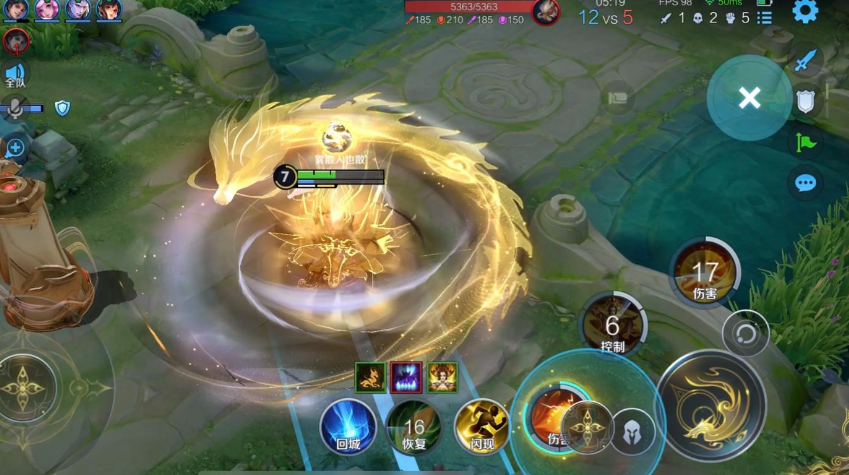Send the green flag gather signal
849x475 pixels.
[x=805, y=142]
